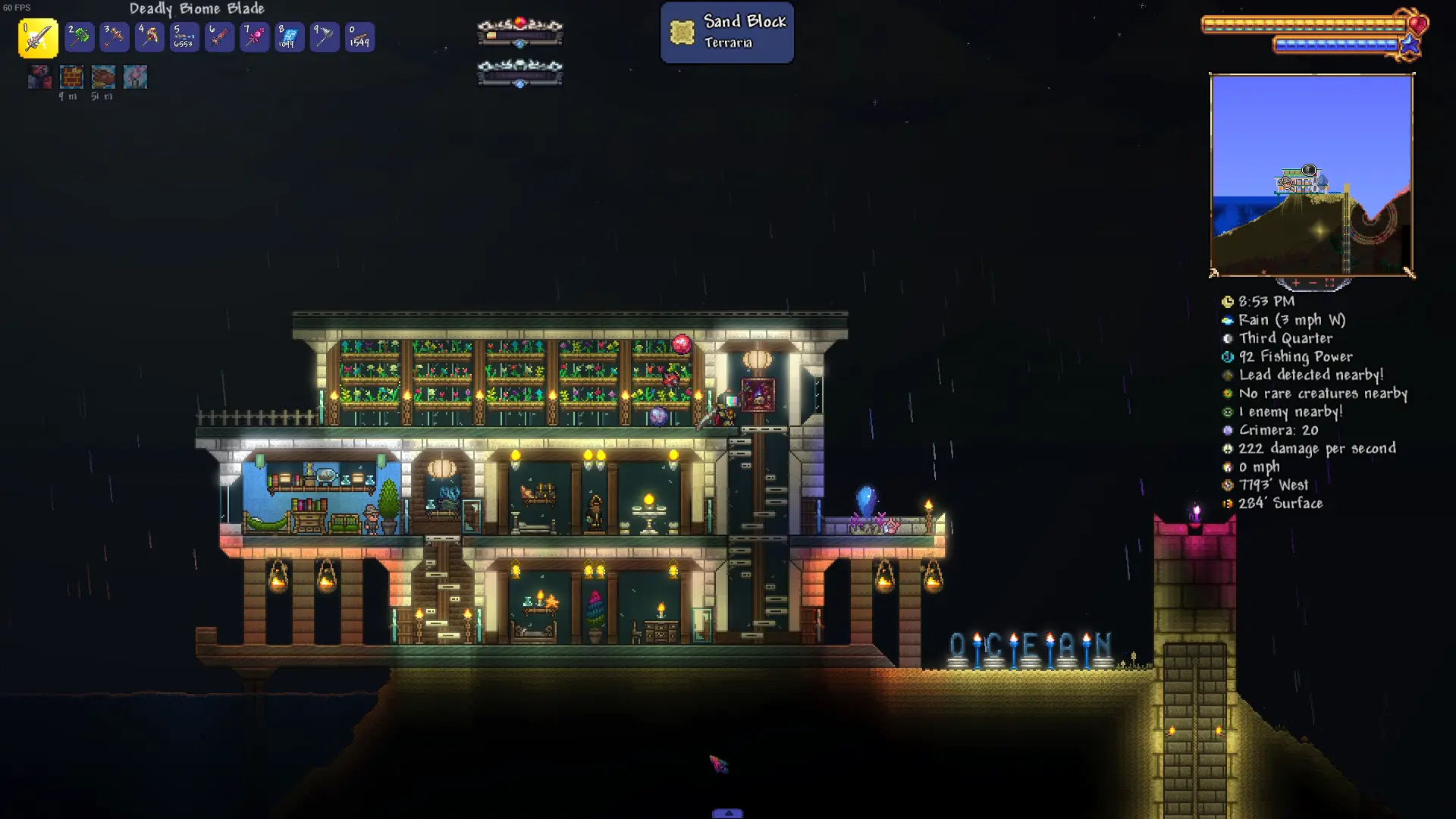Select the golden pickaxe in hotbar slot 4

[149, 37]
